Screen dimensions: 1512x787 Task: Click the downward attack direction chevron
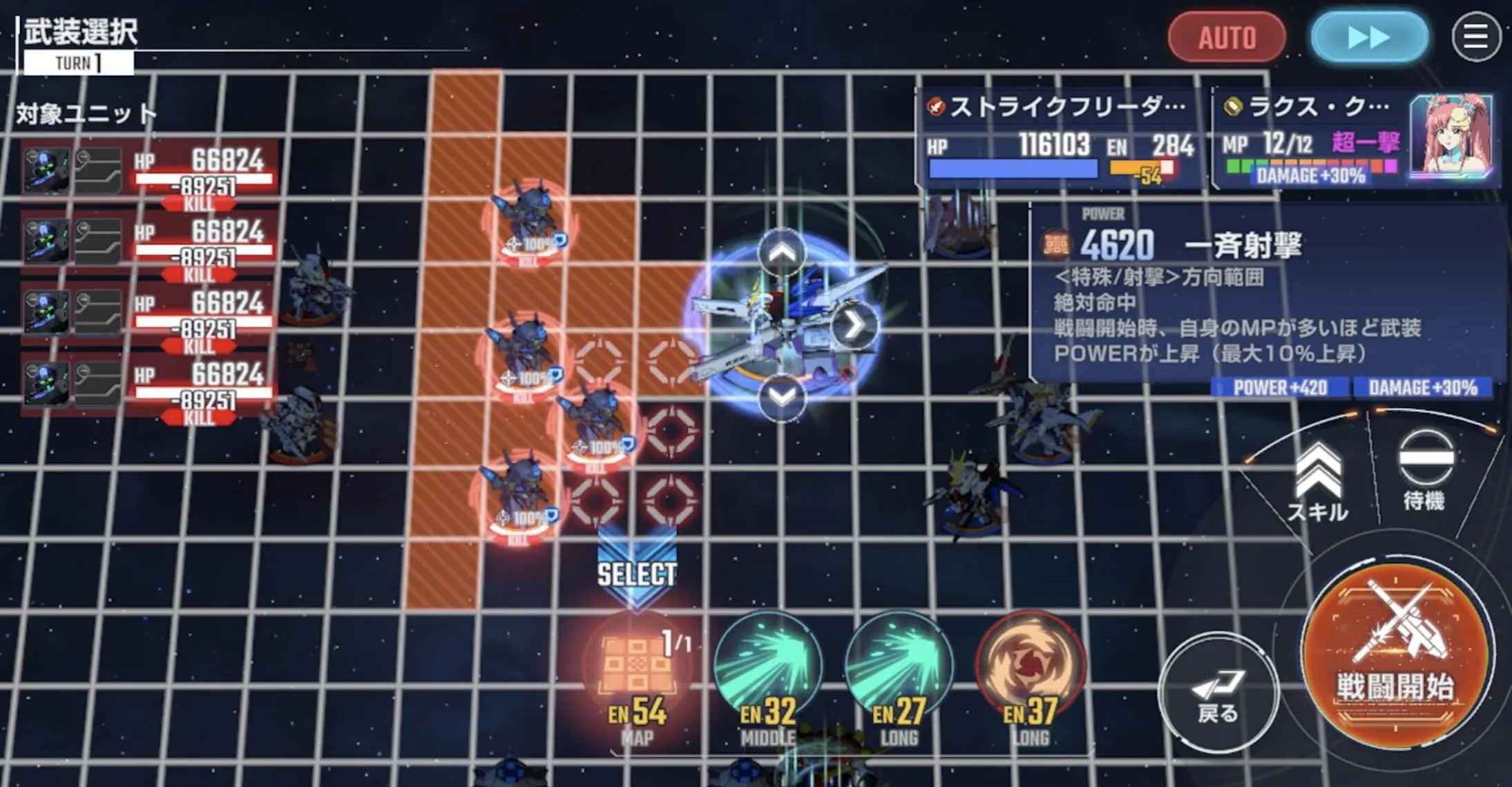click(781, 397)
